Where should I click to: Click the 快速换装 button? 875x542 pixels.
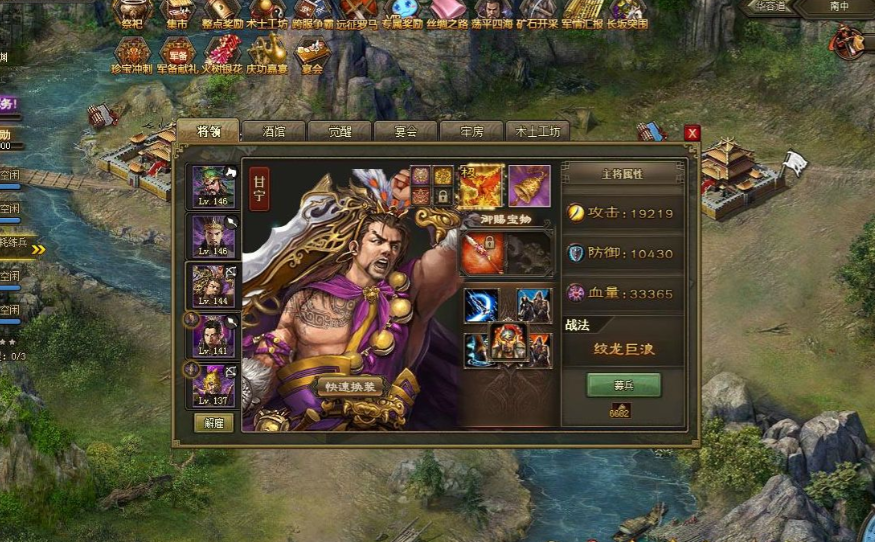[350, 386]
